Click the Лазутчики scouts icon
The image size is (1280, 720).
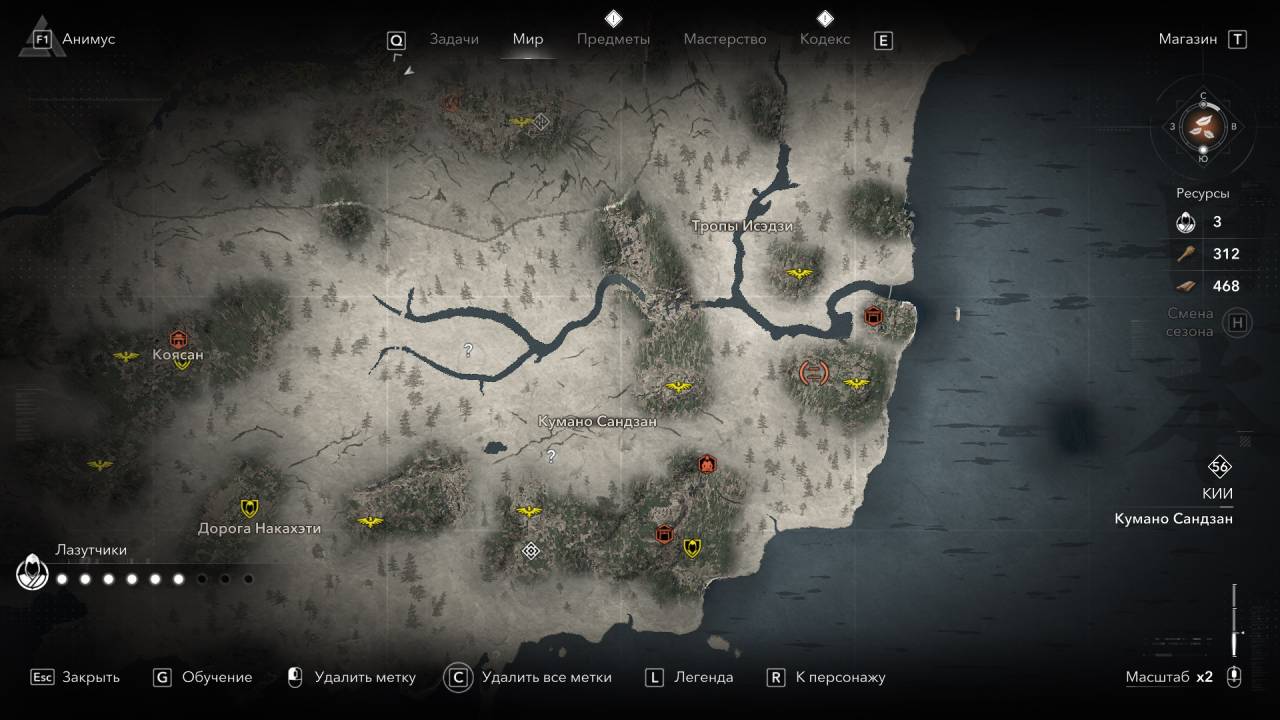coord(33,573)
